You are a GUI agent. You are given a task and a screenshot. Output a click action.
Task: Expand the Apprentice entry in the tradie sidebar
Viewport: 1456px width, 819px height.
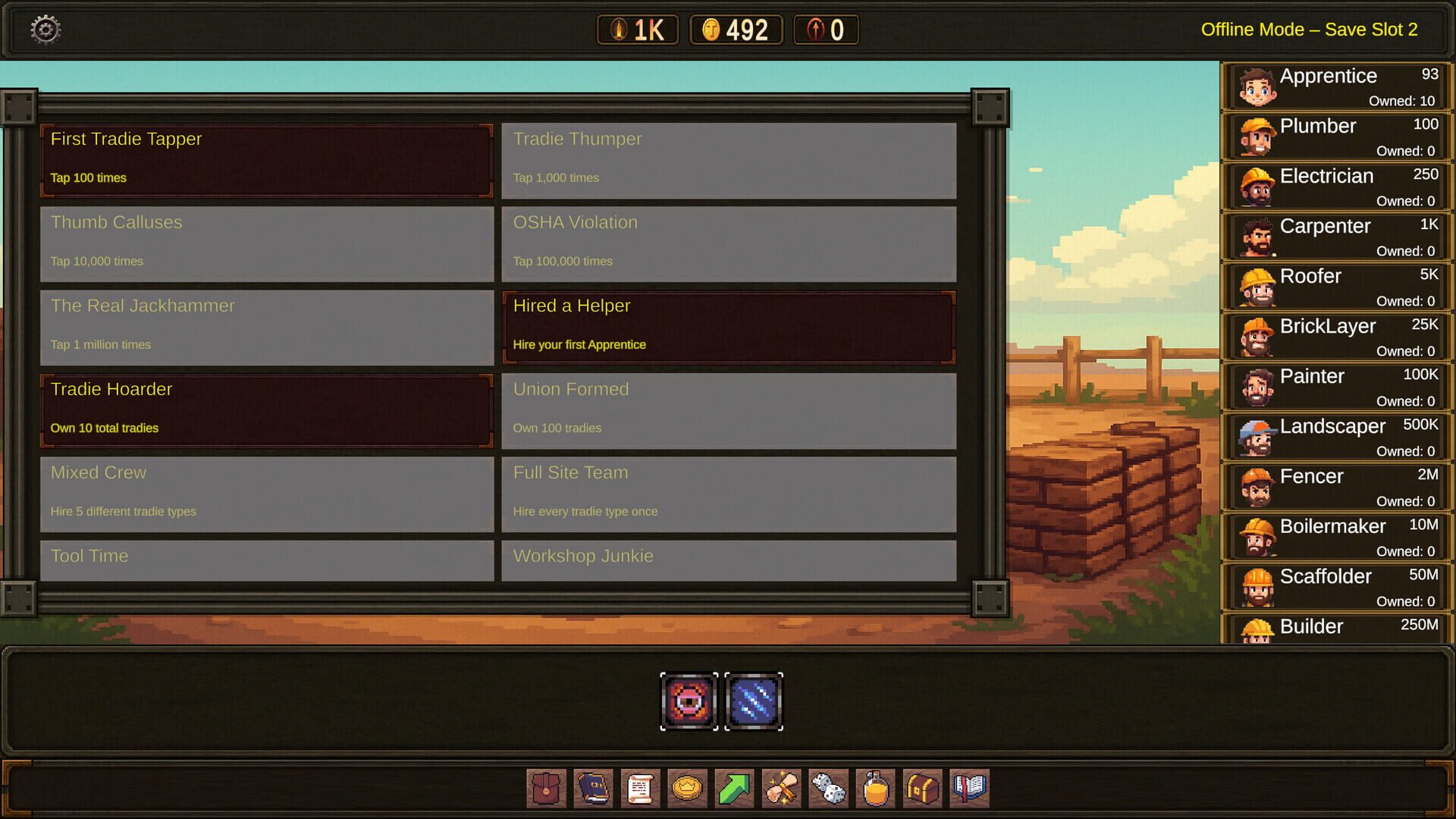click(1336, 86)
